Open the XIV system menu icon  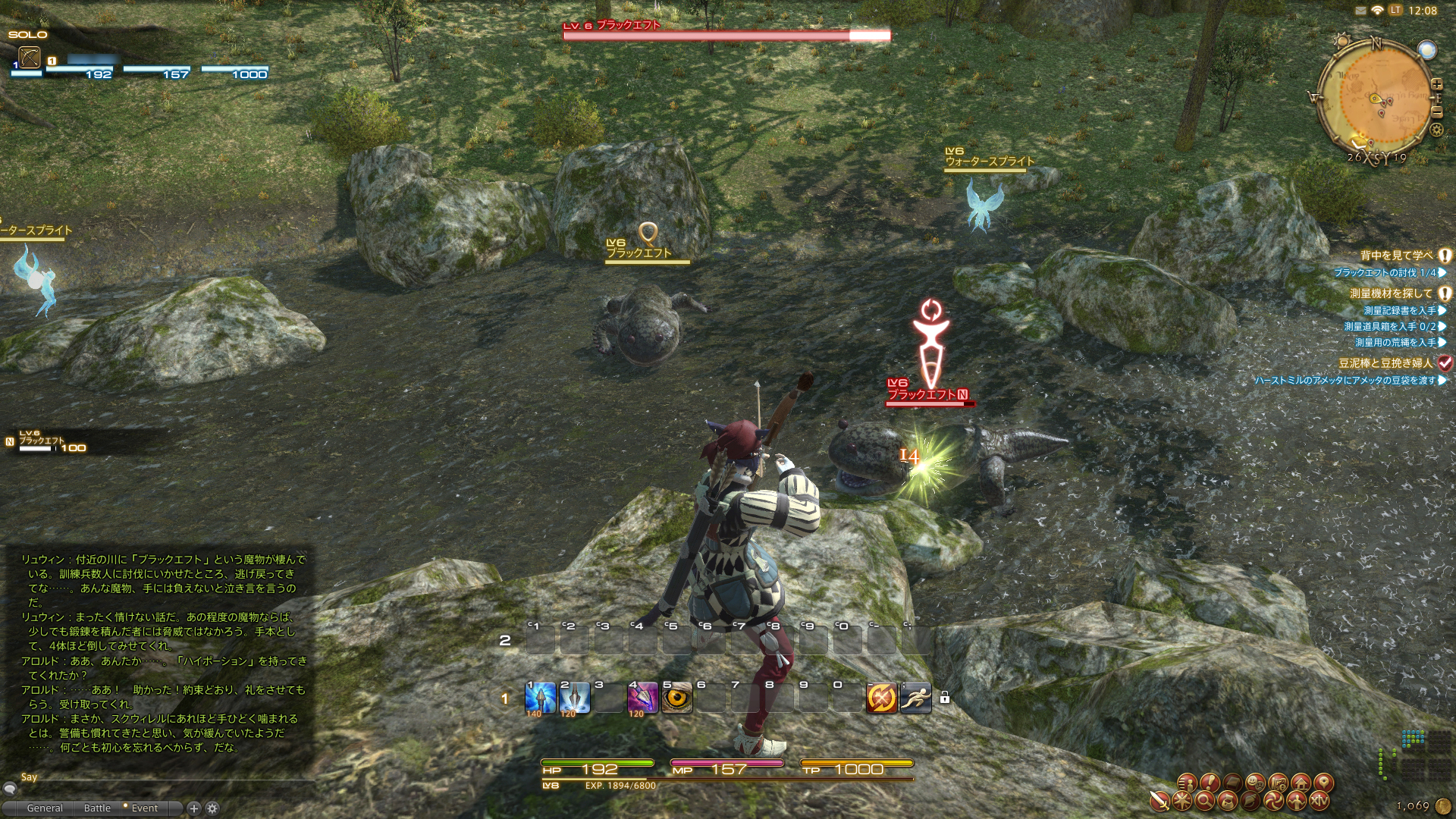tap(1319, 801)
